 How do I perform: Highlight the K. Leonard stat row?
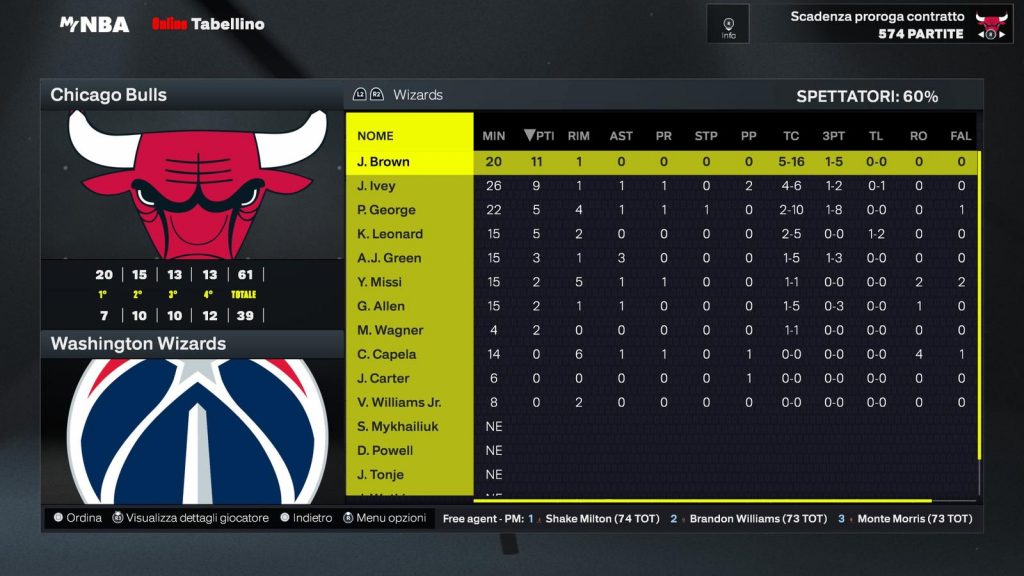(x=390, y=234)
